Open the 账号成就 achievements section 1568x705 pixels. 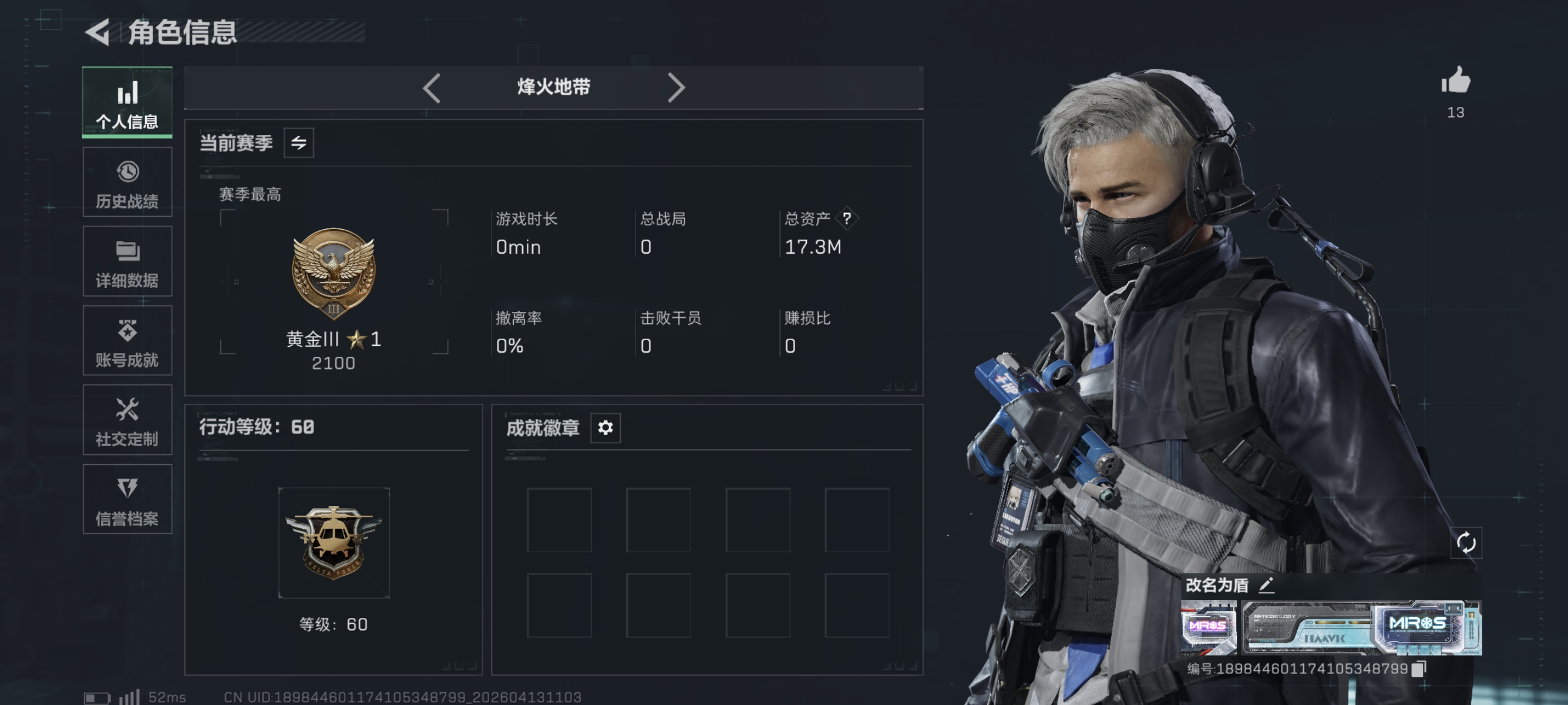[x=127, y=341]
